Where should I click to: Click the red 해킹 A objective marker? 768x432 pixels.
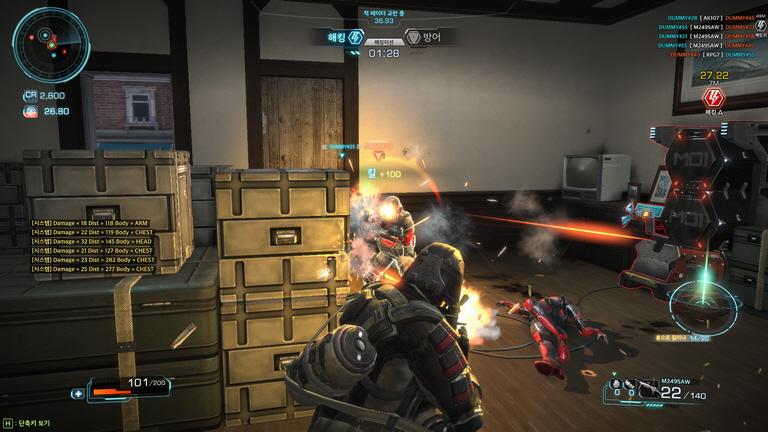click(x=713, y=97)
